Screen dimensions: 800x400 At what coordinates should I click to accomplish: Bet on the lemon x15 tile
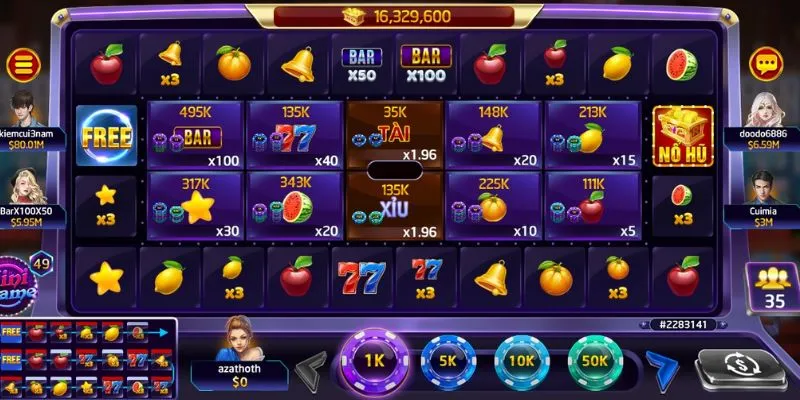[592, 134]
